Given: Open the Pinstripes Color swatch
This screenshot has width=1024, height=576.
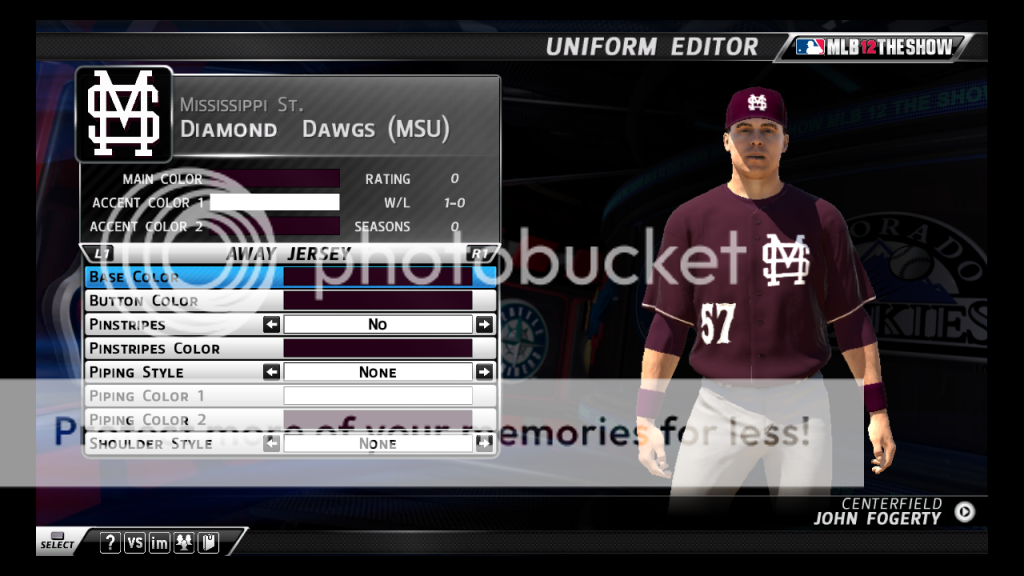Looking at the screenshot, I should coord(377,349).
